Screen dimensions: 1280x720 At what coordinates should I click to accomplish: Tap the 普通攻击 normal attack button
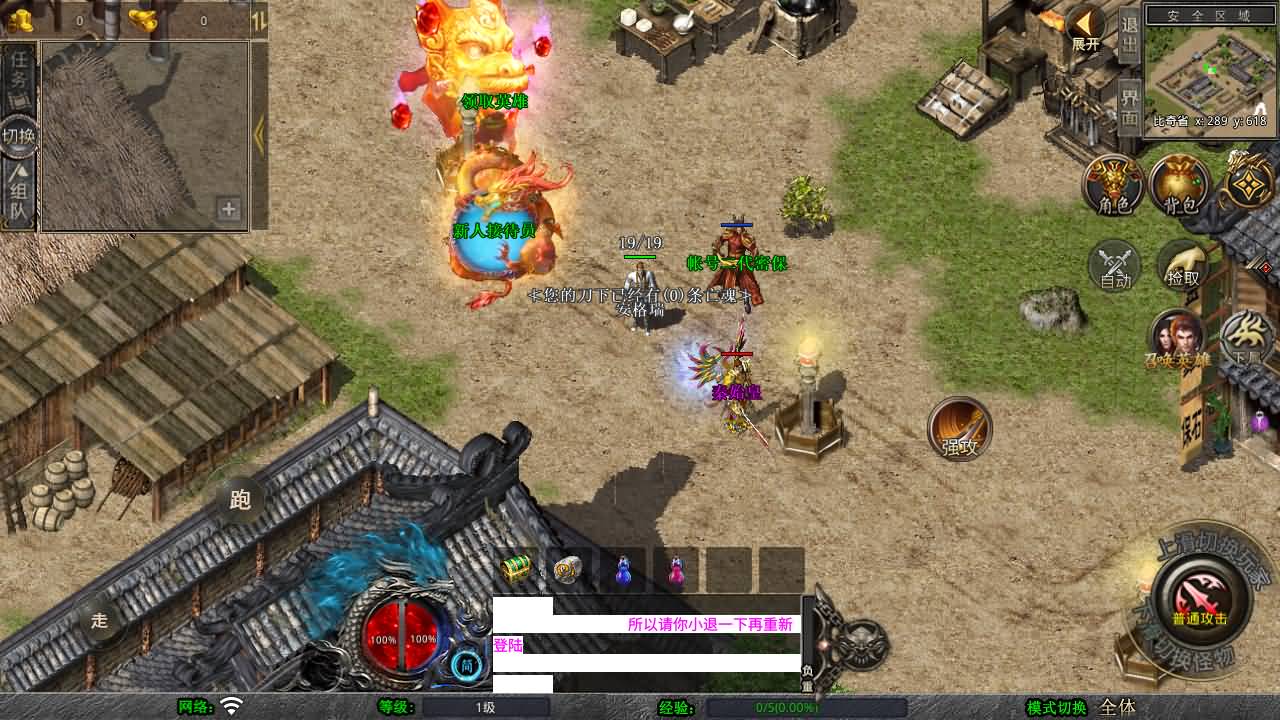[x=1198, y=599]
